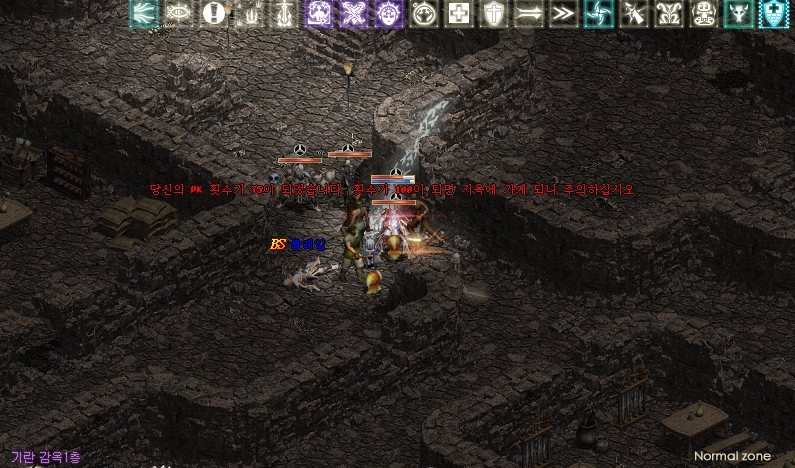Click the white square cross icon
Image resolution: width=795 pixels, height=468 pixels.
[x=458, y=13]
